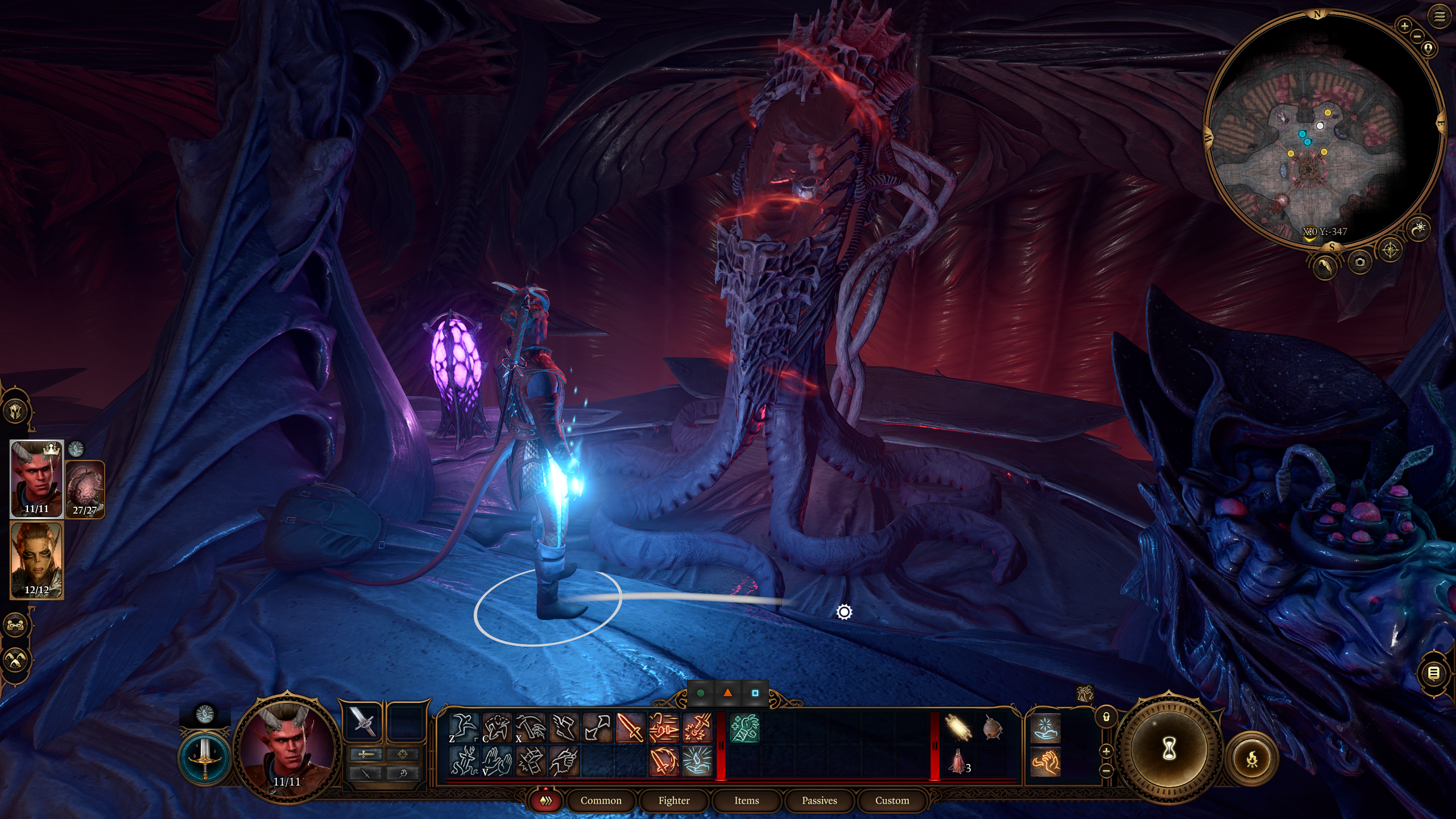Select the intellect devourer brain portrait

pyautogui.click(x=85, y=488)
